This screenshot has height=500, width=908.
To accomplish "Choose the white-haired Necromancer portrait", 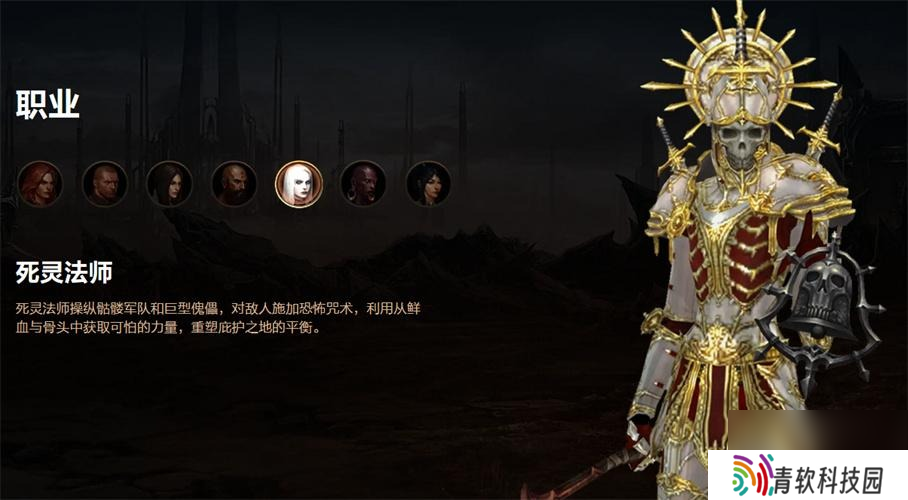I will [x=298, y=184].
